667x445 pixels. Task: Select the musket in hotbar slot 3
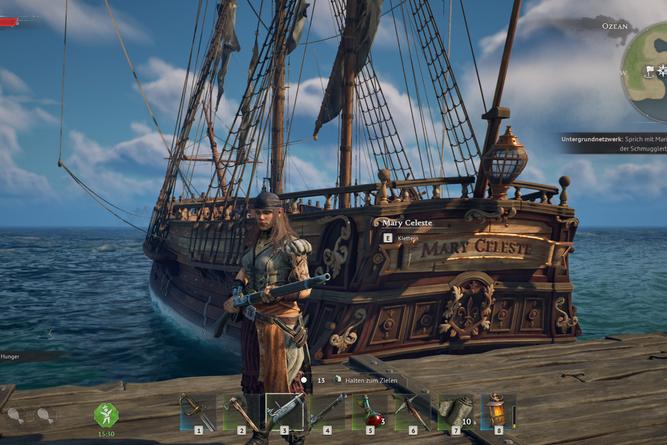pos(284,412)
